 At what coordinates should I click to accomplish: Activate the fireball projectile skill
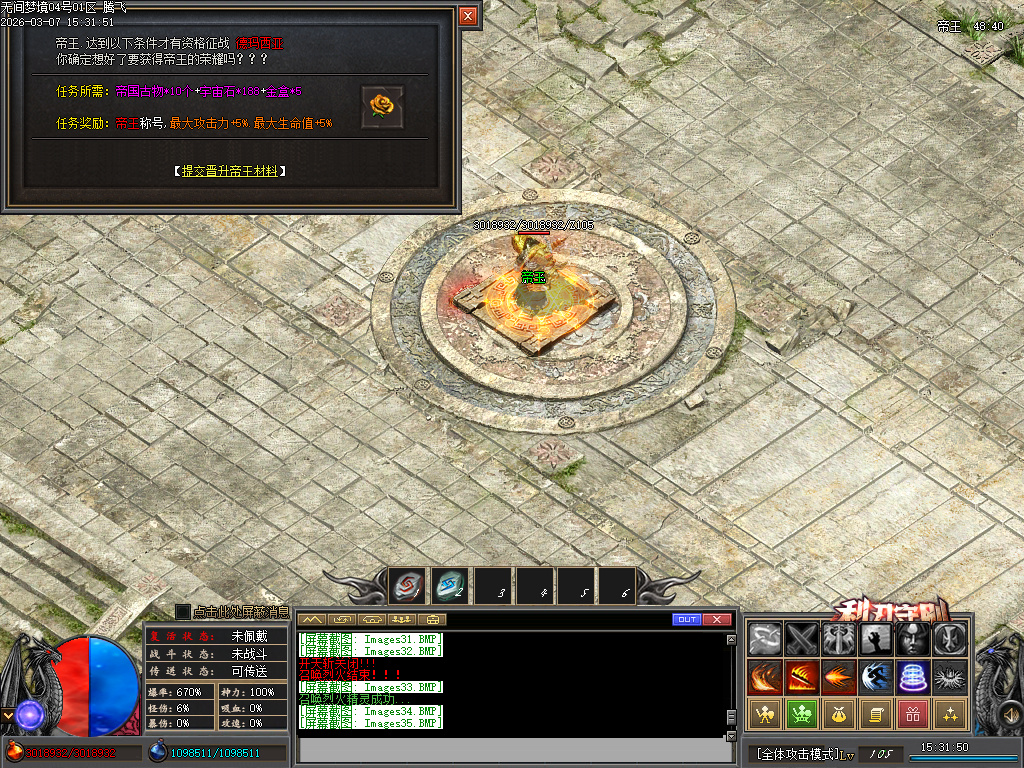(839, 677)
